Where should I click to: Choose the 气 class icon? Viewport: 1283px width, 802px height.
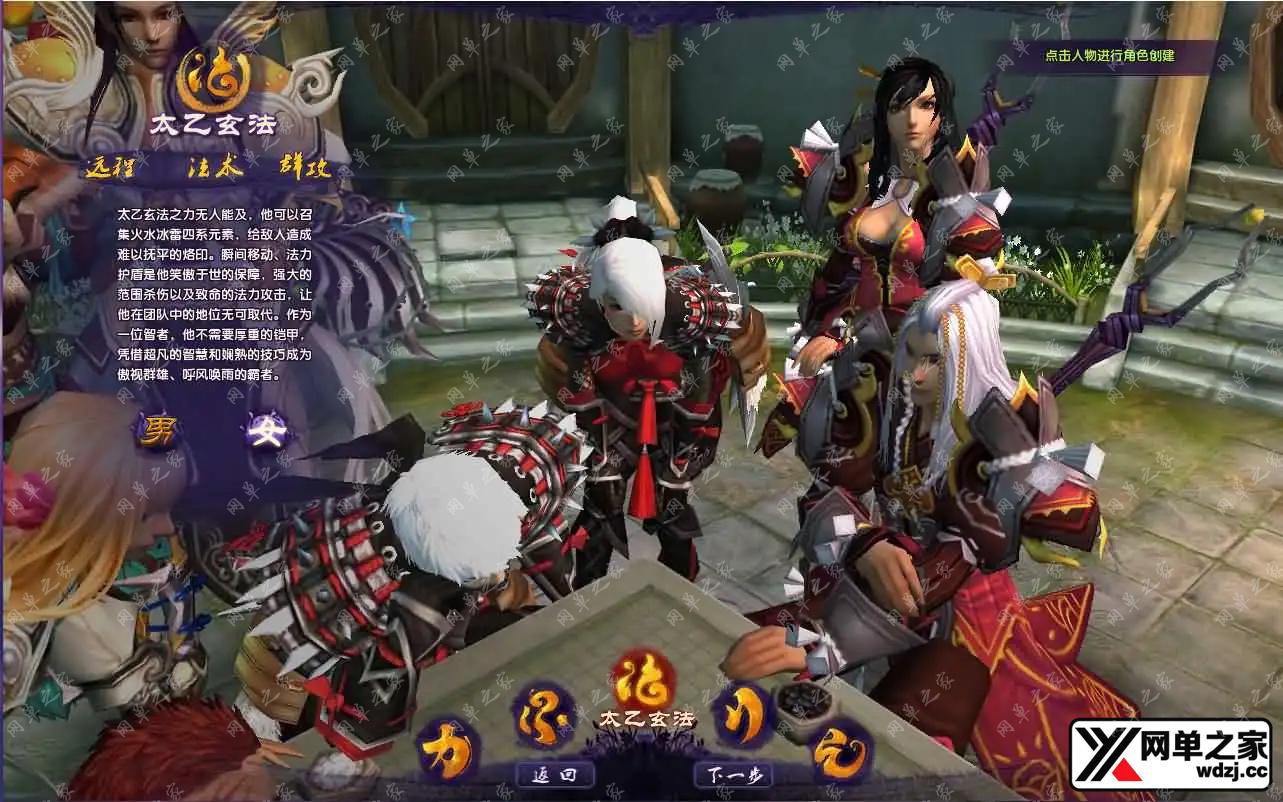pyautogui.click(x=838, y=750)
